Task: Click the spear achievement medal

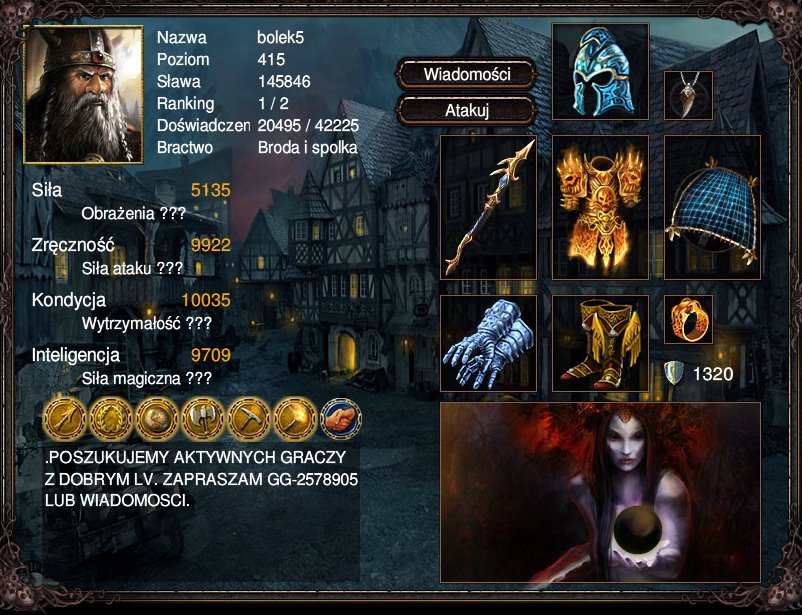Action: [x=64, y=418]
